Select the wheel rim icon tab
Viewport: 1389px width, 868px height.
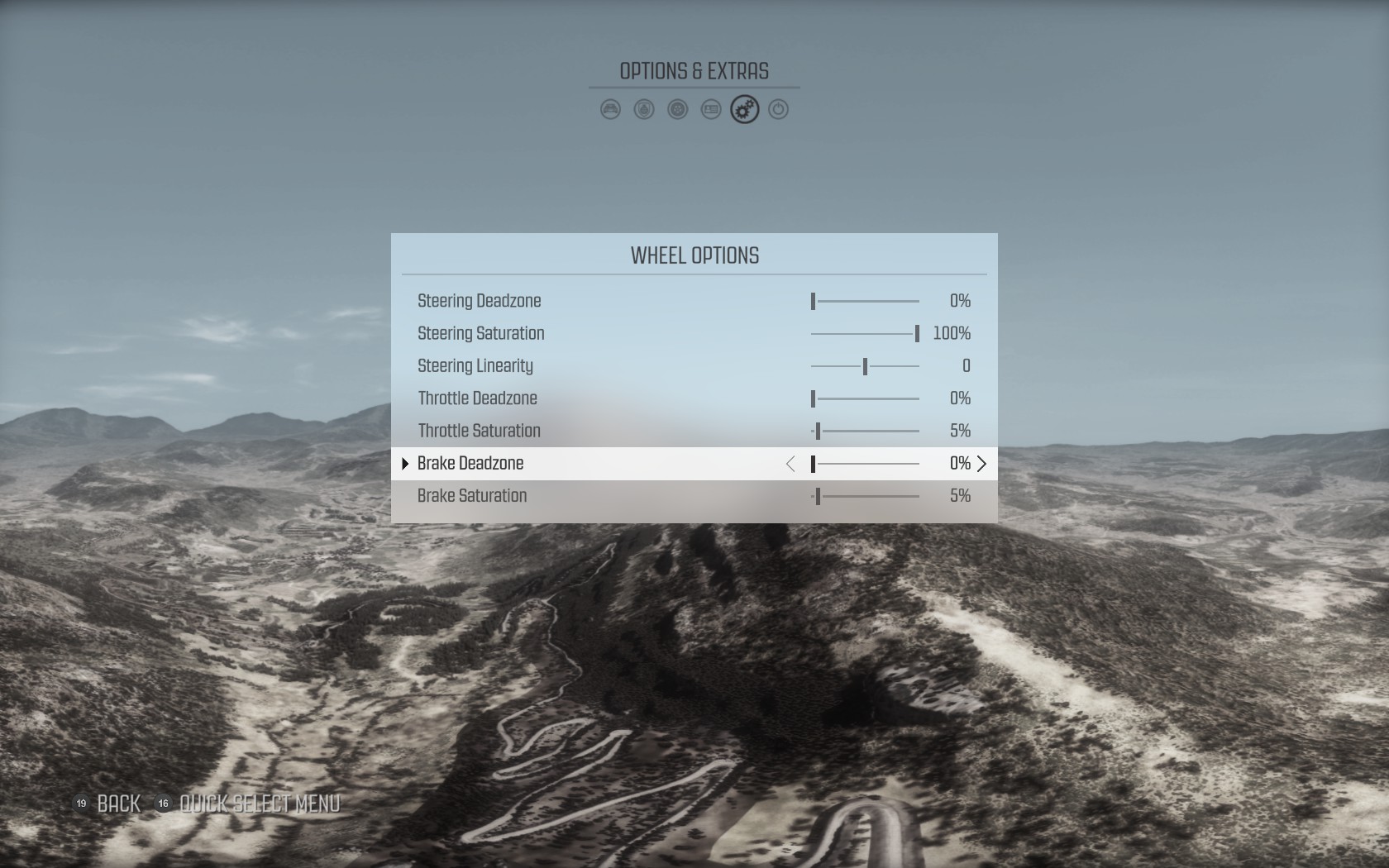pyautogui.click(x=678, y=109)
